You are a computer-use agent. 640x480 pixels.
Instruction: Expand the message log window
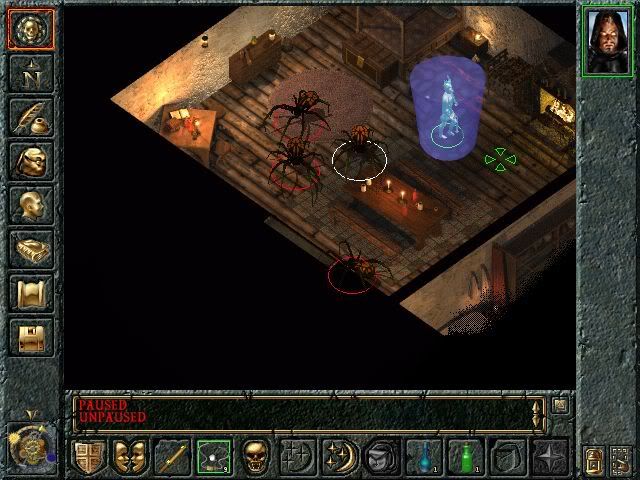point(559,406)
